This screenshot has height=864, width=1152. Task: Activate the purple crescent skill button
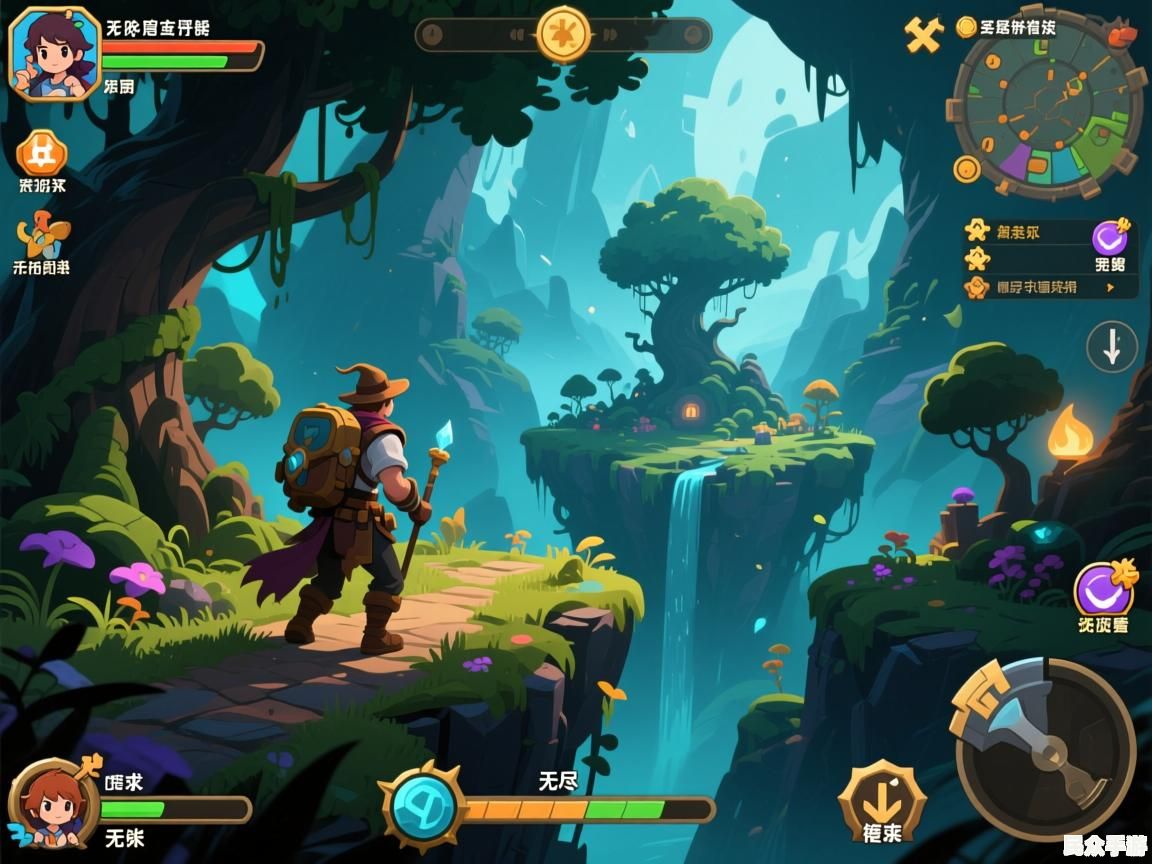coord(1104,588)
